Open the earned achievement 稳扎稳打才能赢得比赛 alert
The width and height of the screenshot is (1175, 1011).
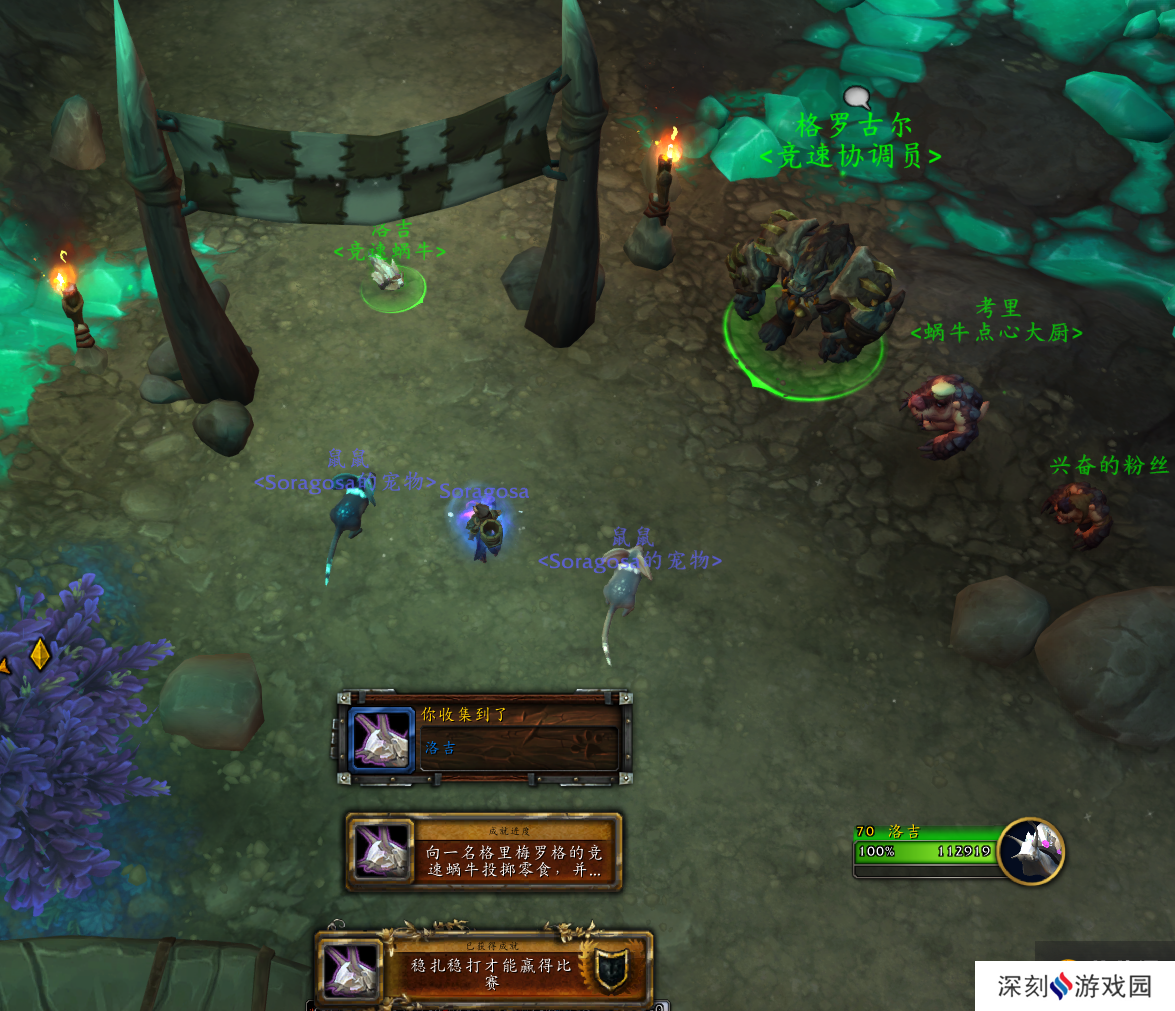tap(485, 969)
